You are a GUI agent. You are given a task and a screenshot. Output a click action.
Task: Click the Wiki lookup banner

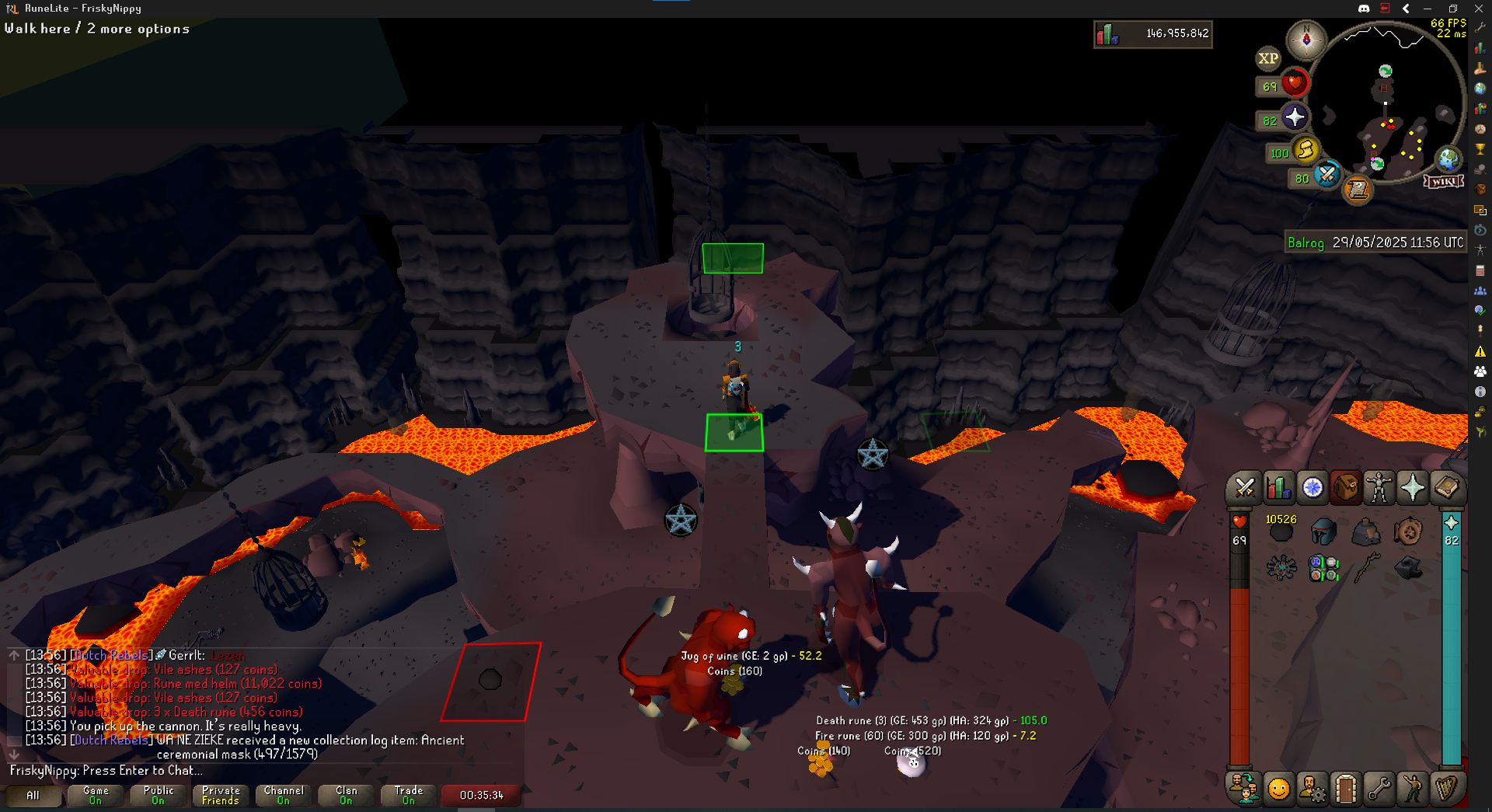[1444, 181]
